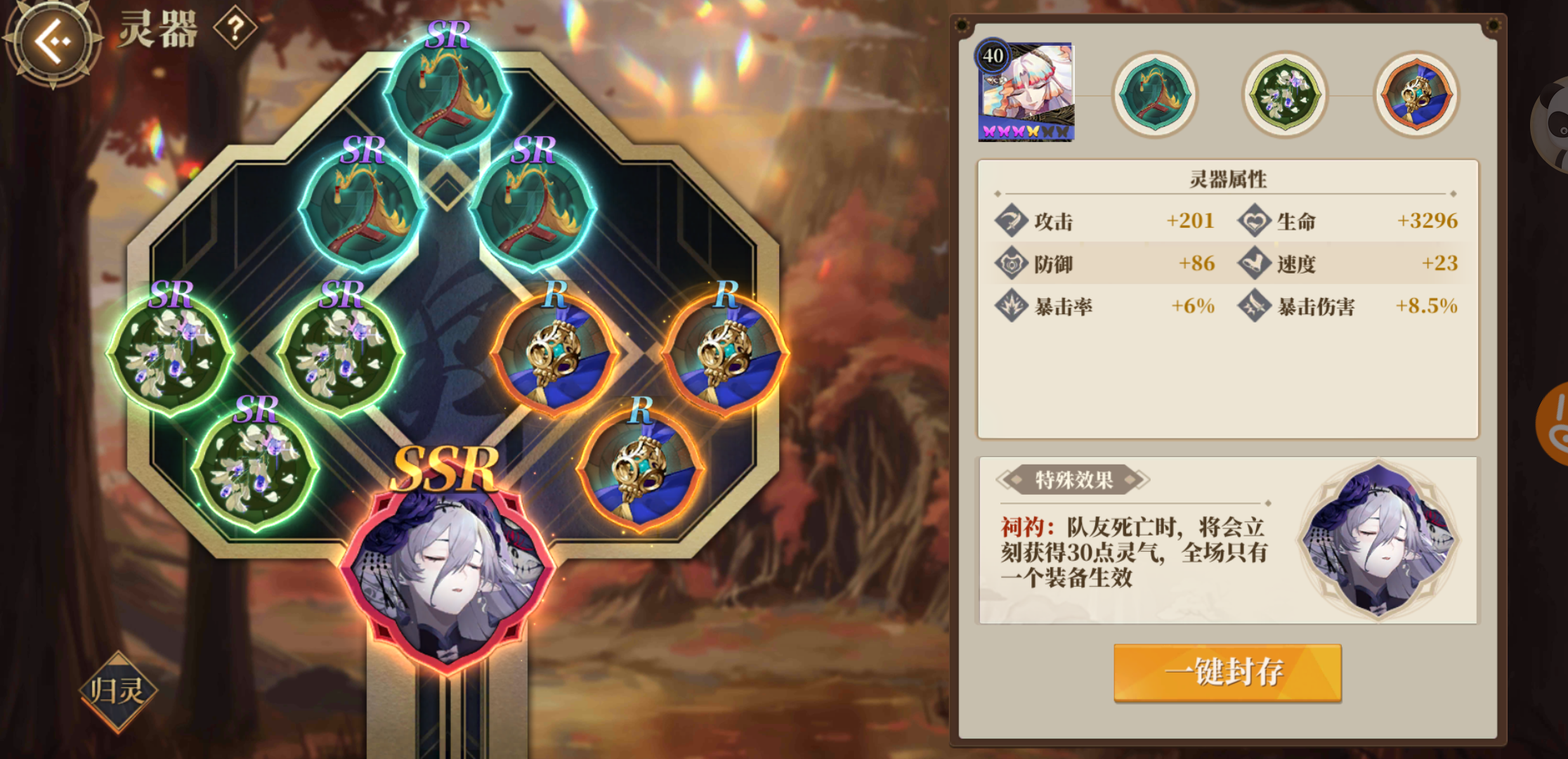The height and width of the screenshot is (759, 1568).
Task: Open the 灵器 help question mark
Action: coord(236,28)
